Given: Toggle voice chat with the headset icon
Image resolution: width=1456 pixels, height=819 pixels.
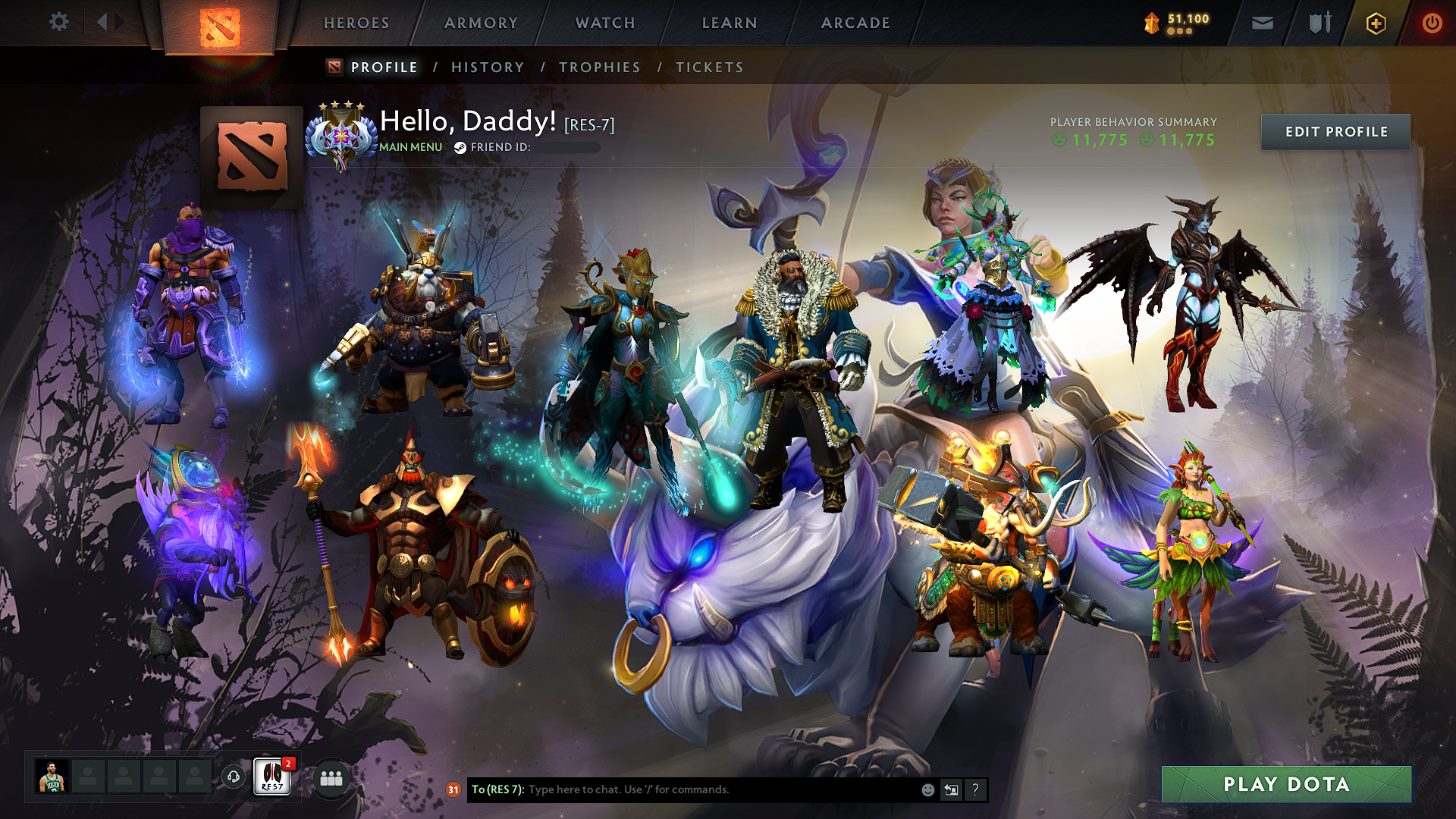Looking at the screenshot, I should point(233,777).
